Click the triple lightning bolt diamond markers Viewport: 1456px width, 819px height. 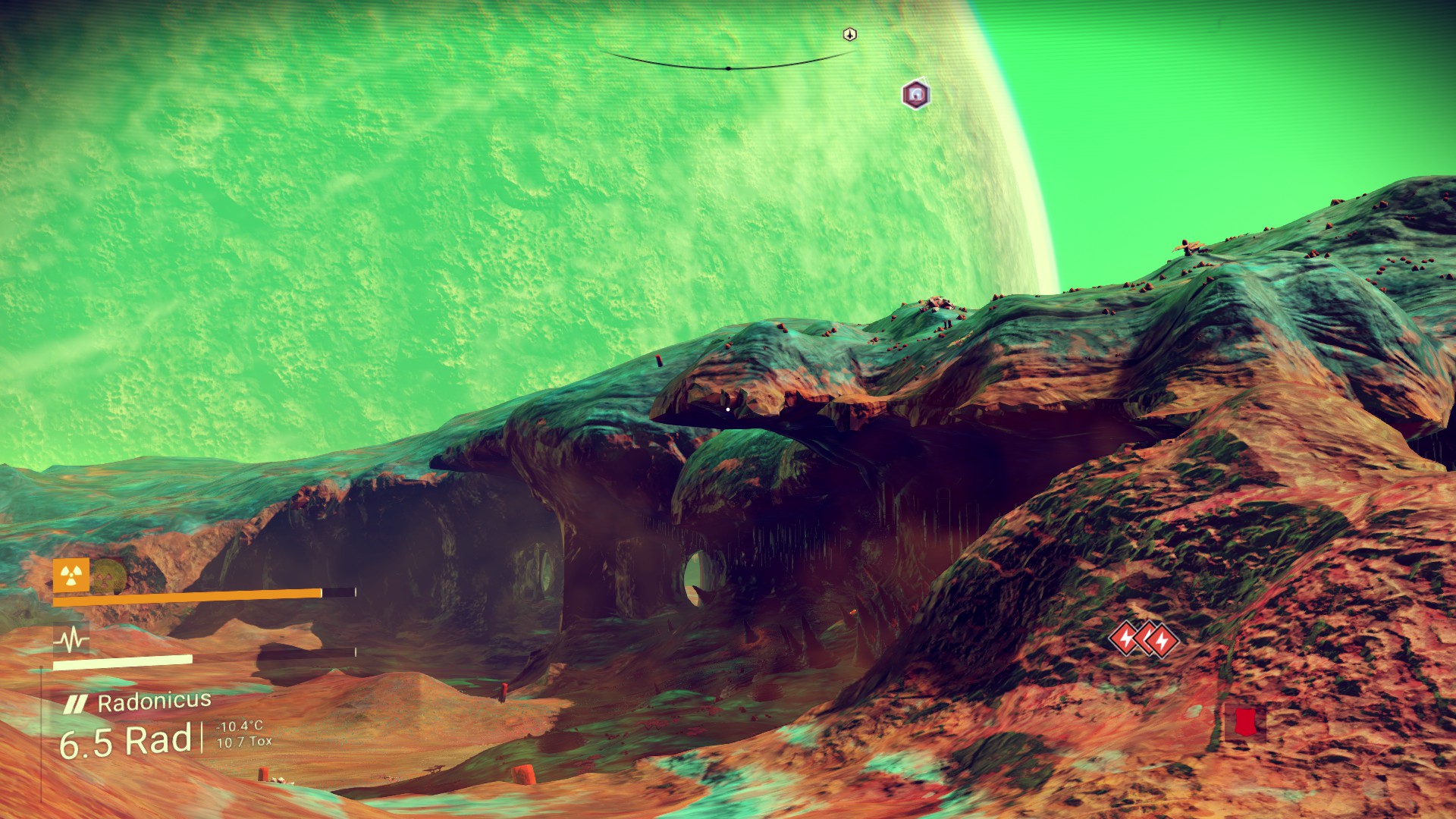pyautogui.click(x=1144, y=639)
